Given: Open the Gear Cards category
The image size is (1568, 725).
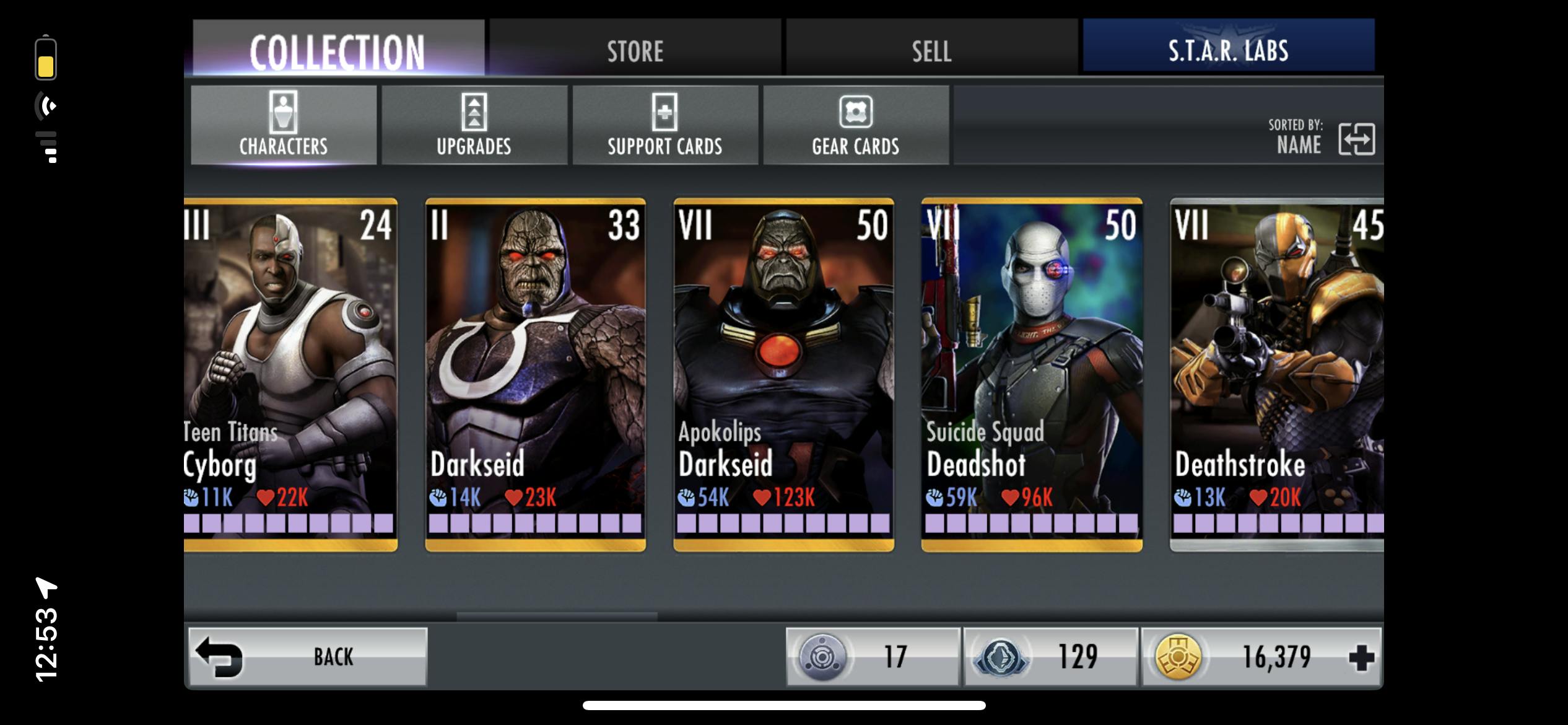Looking at the screenshot, I should [x=855, y=125].
